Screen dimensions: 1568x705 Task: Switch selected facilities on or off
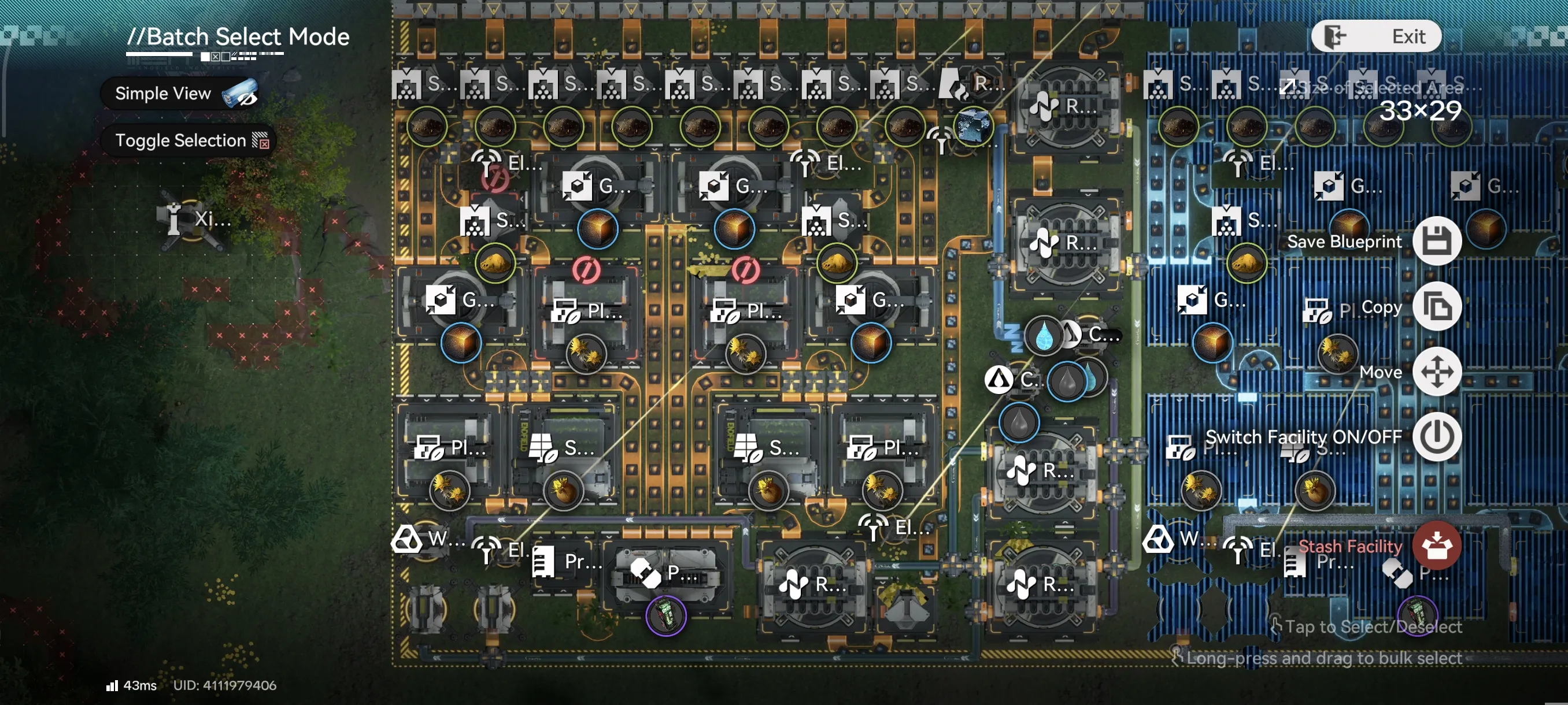tap(1437, 437)
